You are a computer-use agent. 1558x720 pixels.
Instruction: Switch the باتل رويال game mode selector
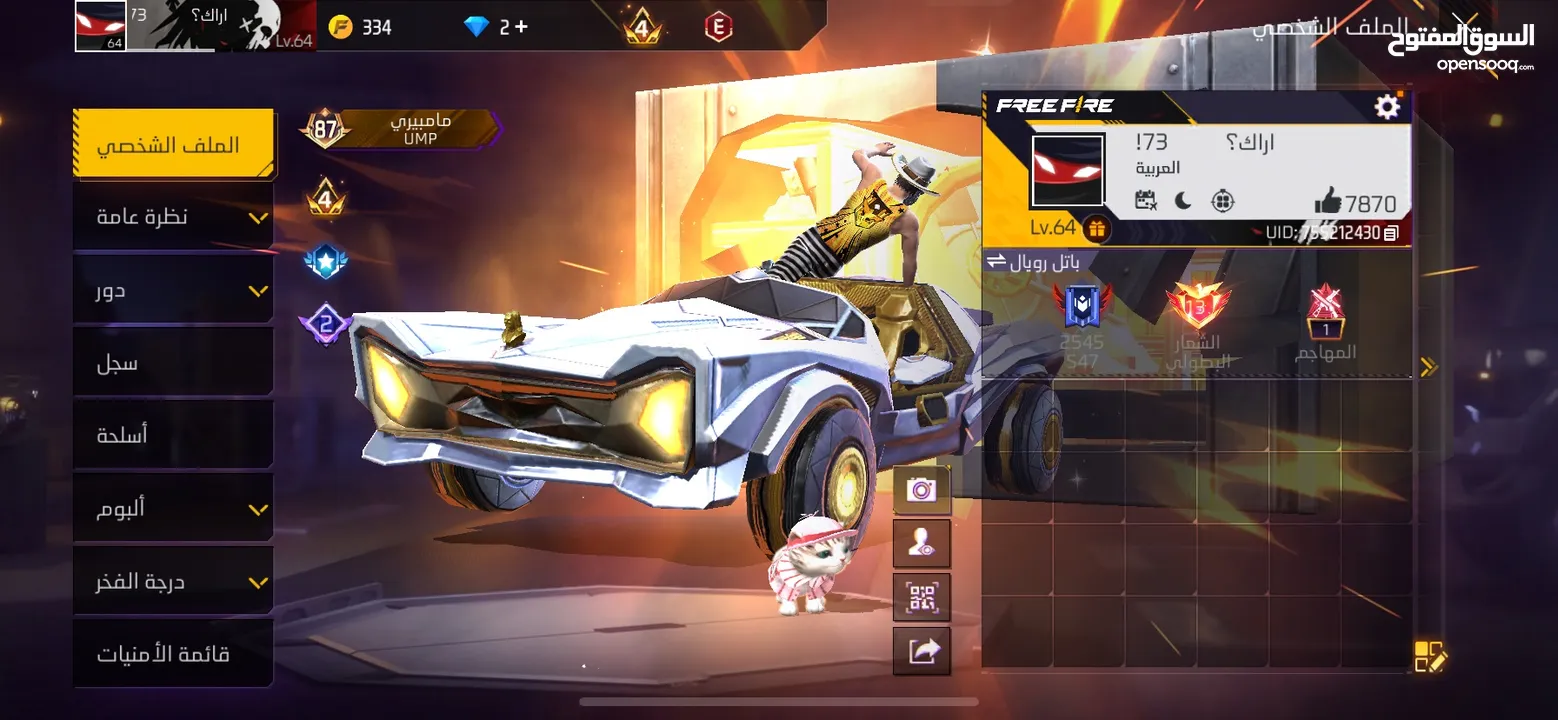tap(996, 262)
